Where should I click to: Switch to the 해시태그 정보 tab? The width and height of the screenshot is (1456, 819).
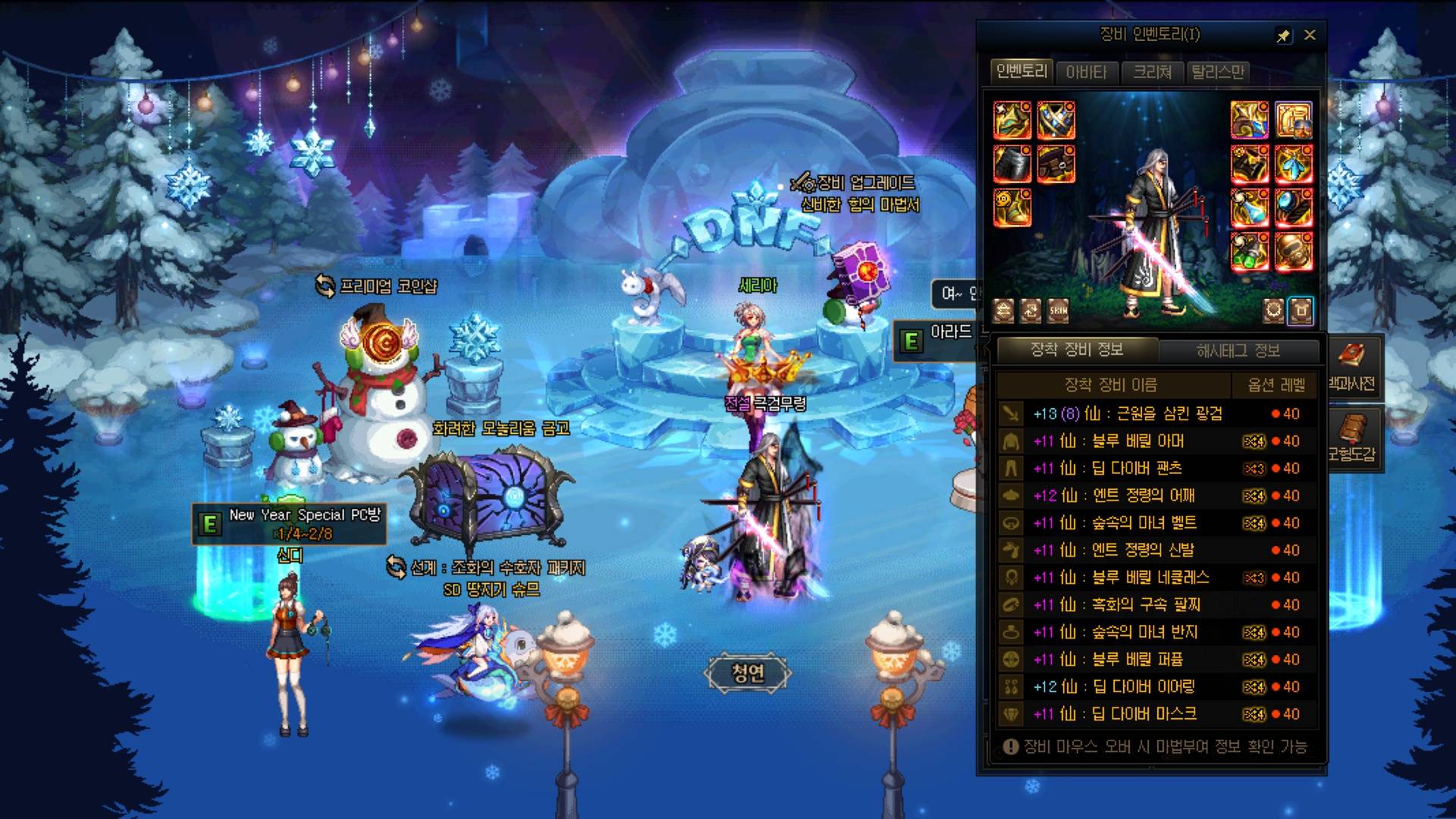pos(1238,350)
